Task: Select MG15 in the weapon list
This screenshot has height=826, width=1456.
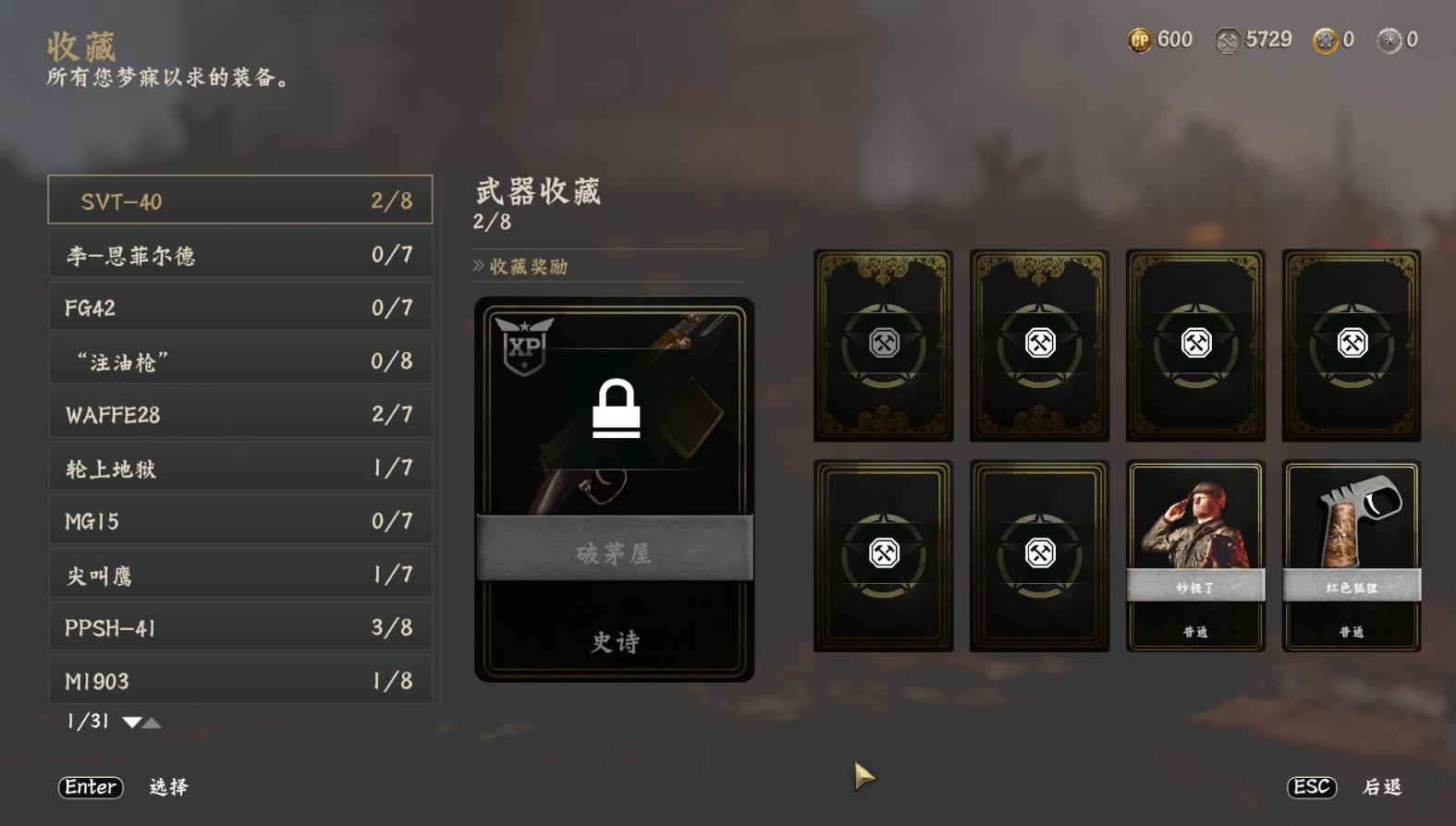Action: pos(239,521)
